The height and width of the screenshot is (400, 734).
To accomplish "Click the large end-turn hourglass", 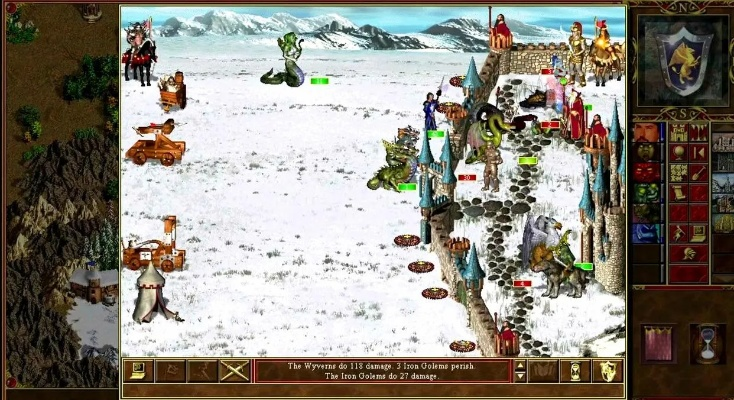I will tap(707, 343).
